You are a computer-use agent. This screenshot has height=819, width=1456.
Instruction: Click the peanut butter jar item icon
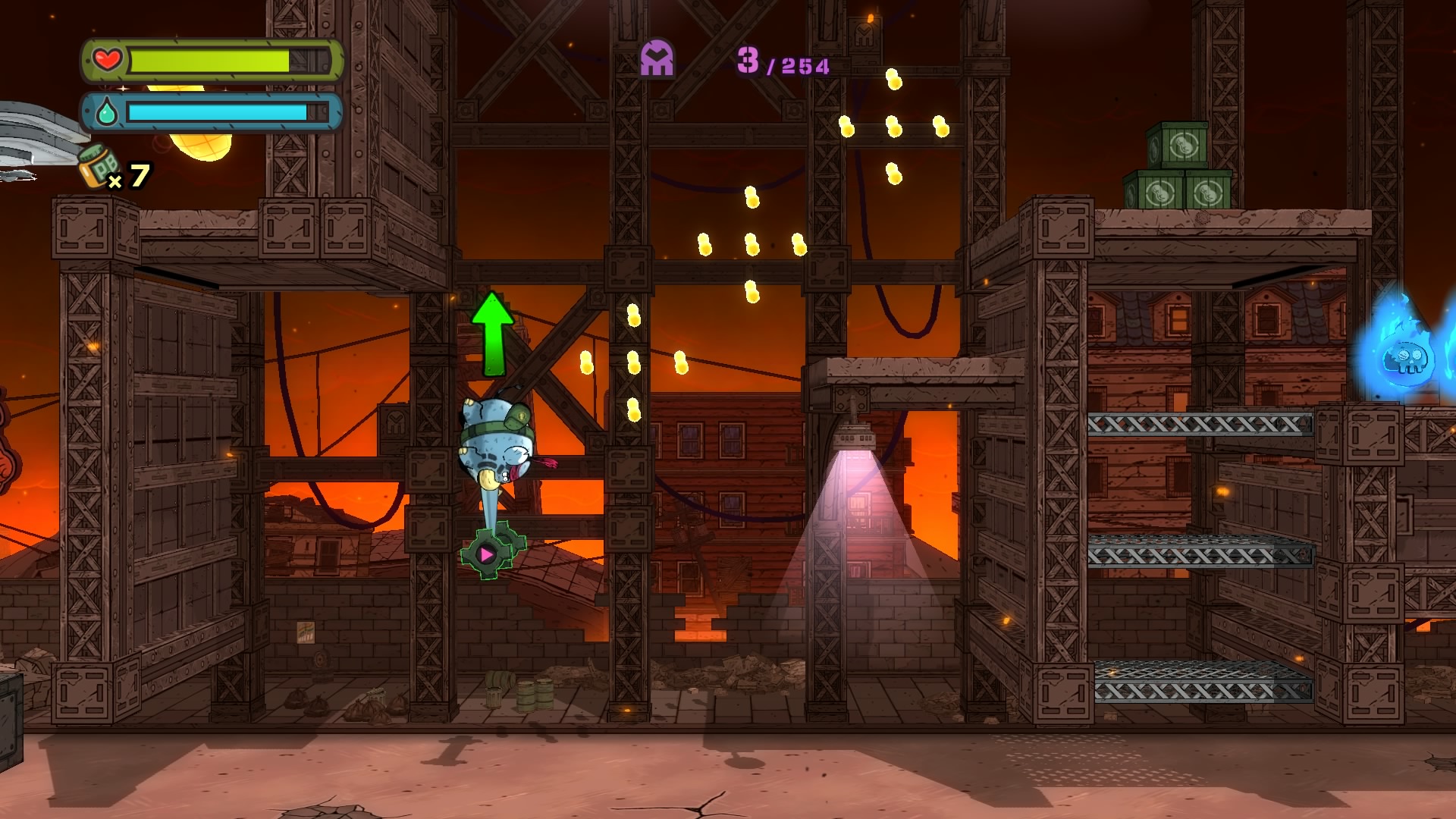tap(99, 165)
